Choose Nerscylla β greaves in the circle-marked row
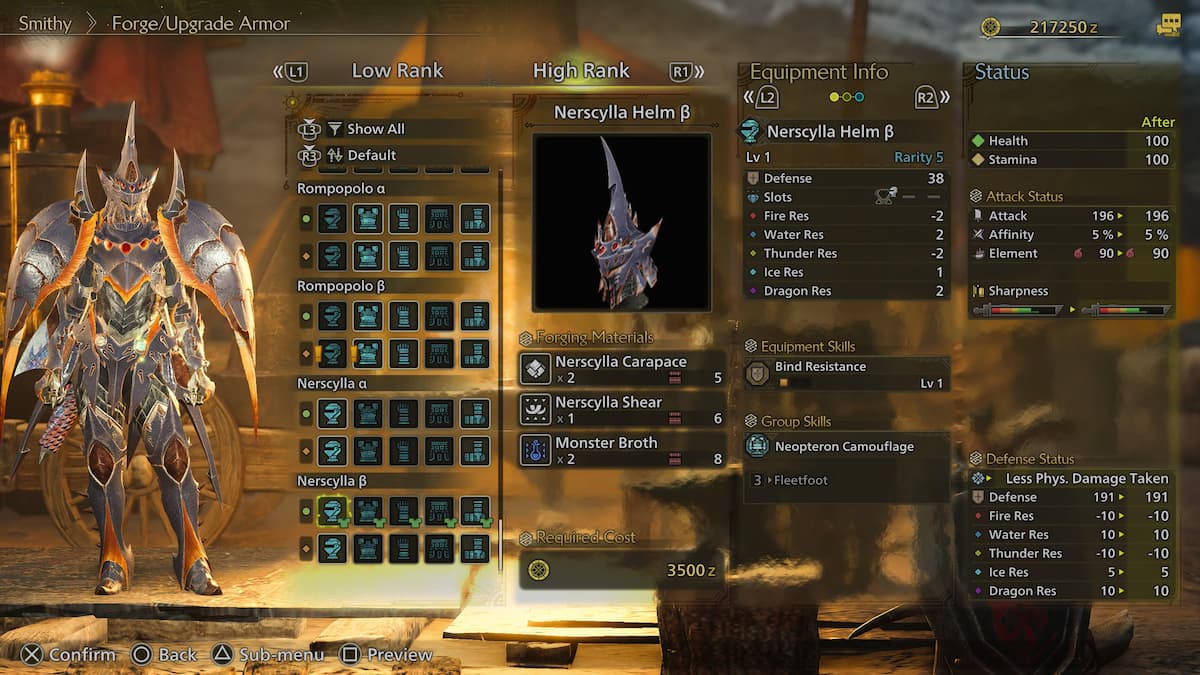The height and width of the screenshot is (675, 1200). [x=475, y=511]
